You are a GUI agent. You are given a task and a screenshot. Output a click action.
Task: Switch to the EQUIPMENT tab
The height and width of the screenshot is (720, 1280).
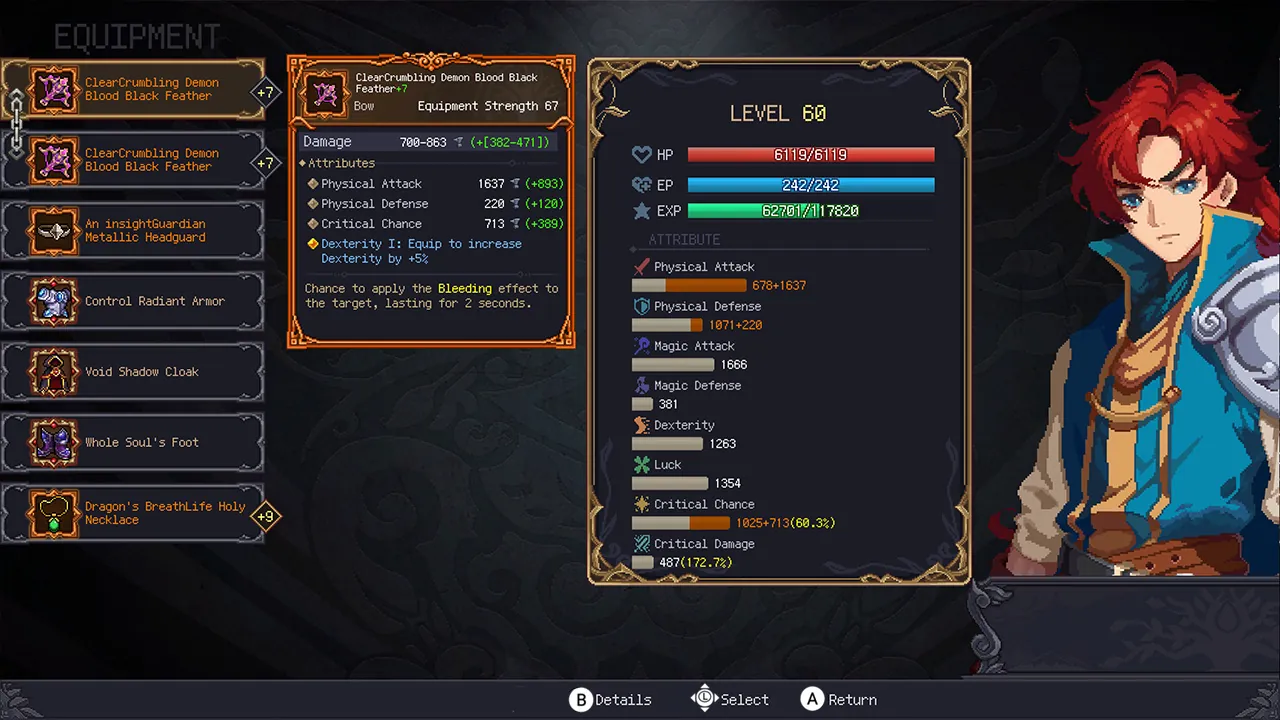tap(136, 36)
